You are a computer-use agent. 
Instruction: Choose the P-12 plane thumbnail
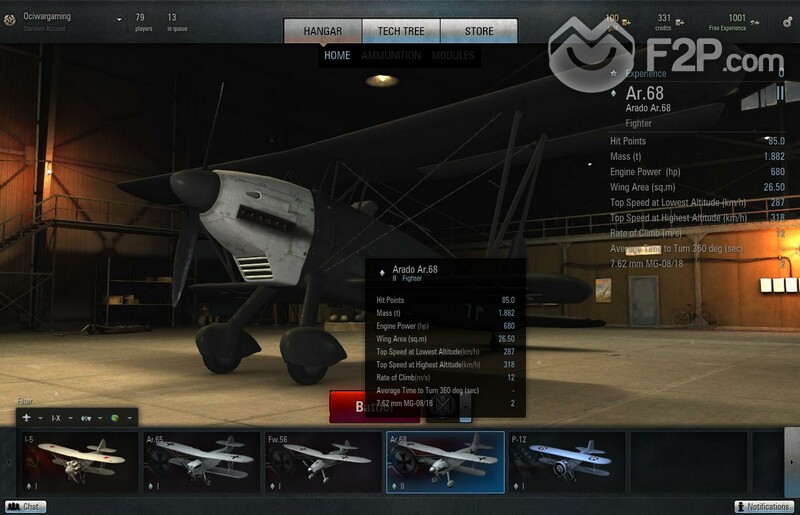[566, 462]
